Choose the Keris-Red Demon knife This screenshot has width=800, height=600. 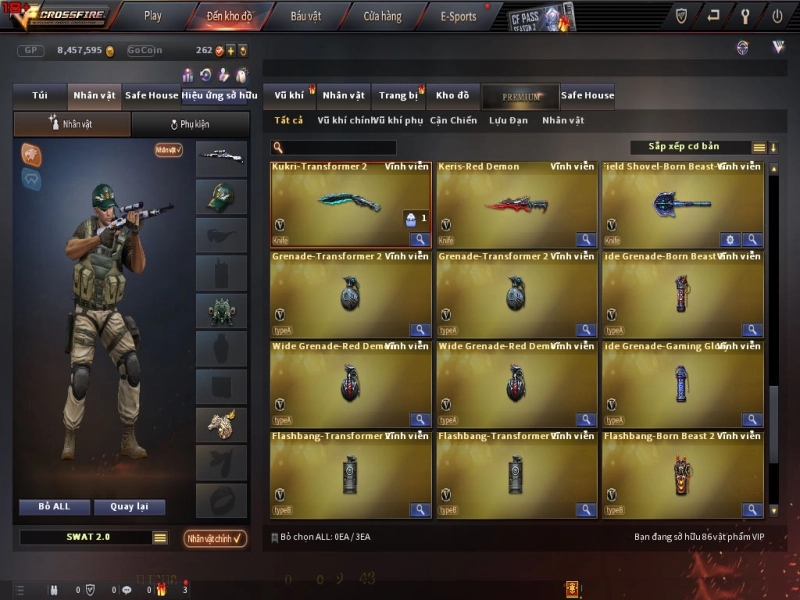[x=516, y=204]
